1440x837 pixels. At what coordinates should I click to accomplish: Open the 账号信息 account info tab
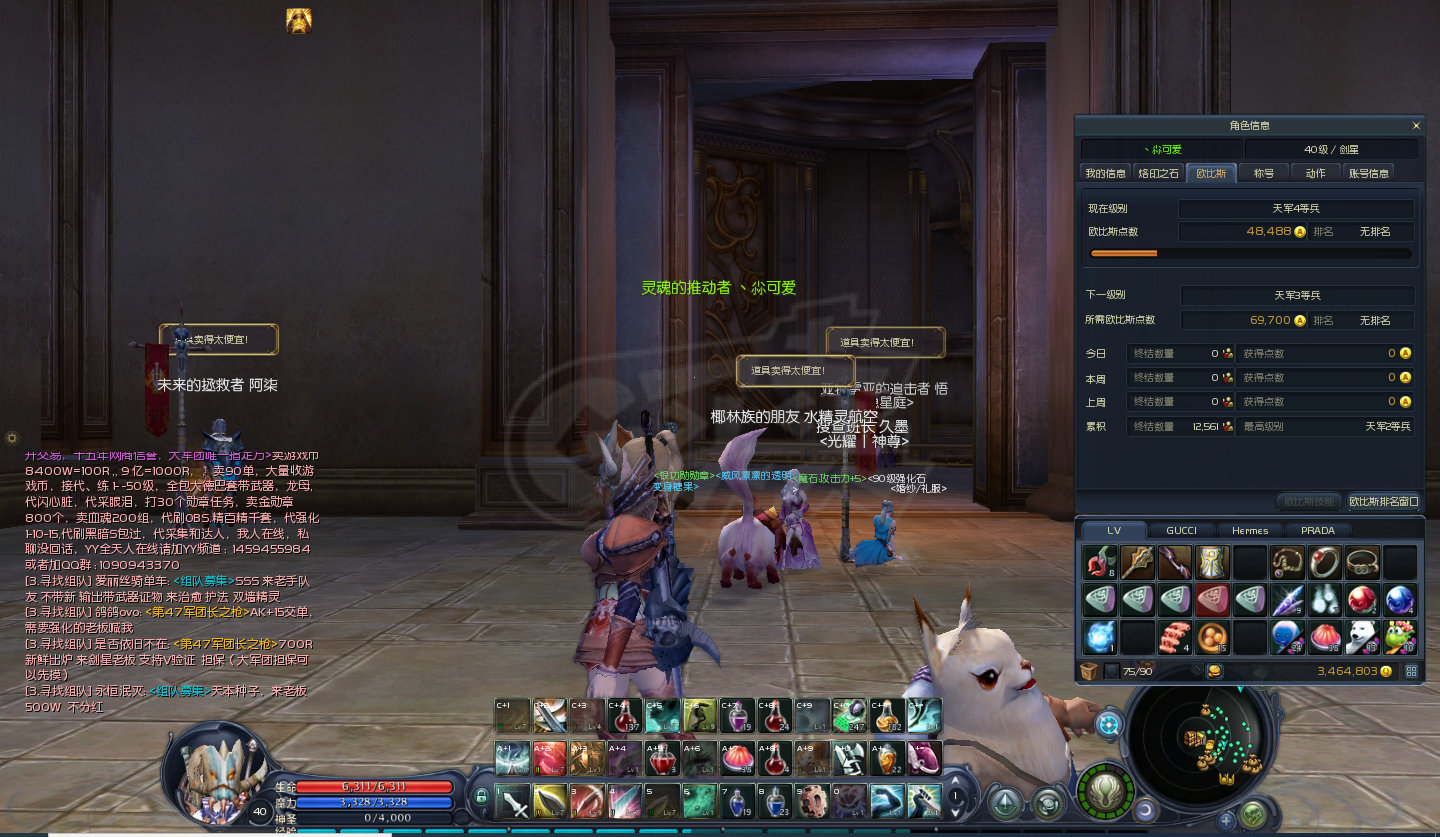pos(1368,173)
